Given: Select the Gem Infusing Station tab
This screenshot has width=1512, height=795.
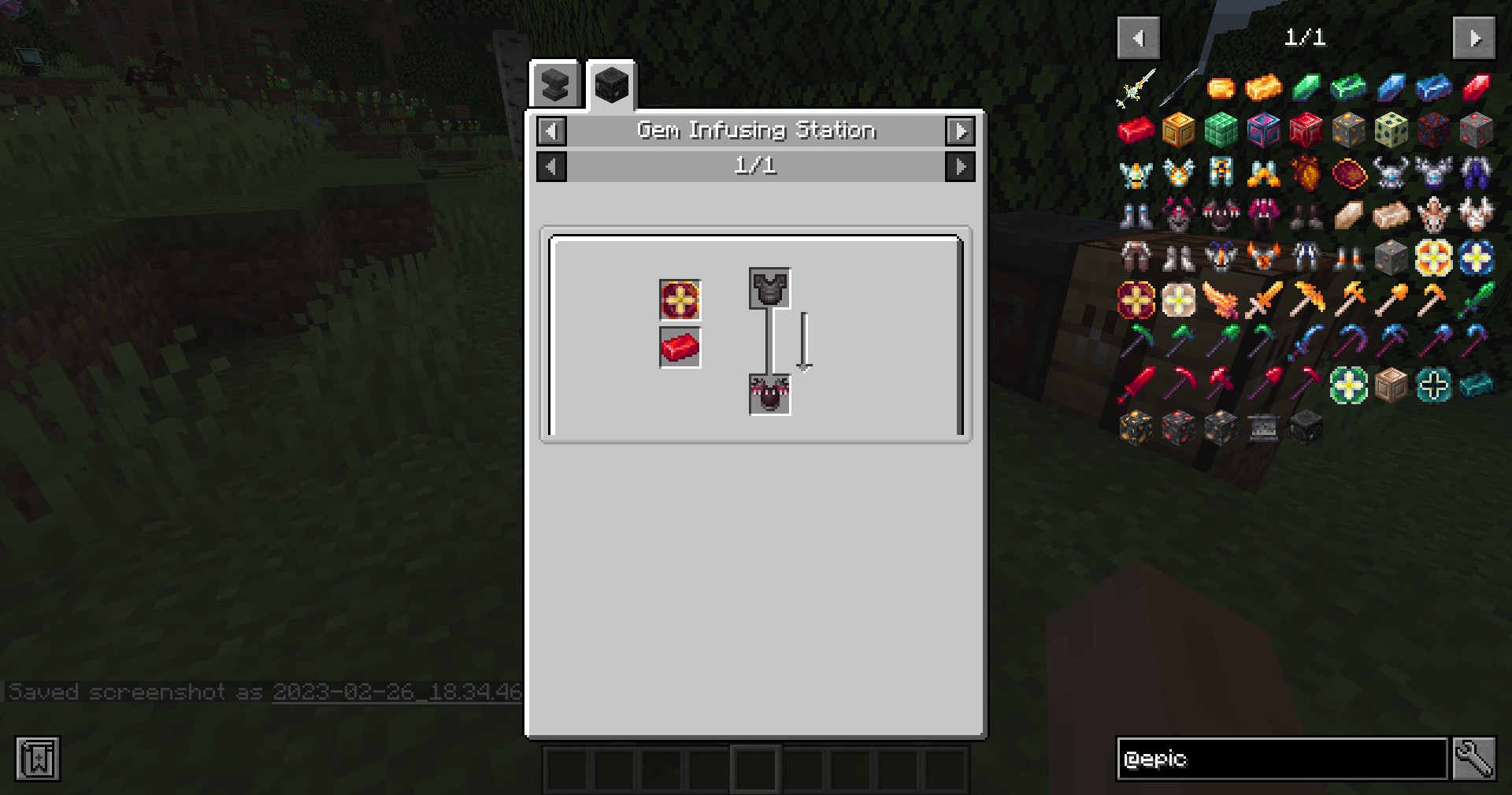Looking at the screenshot, I should point(611,84).
